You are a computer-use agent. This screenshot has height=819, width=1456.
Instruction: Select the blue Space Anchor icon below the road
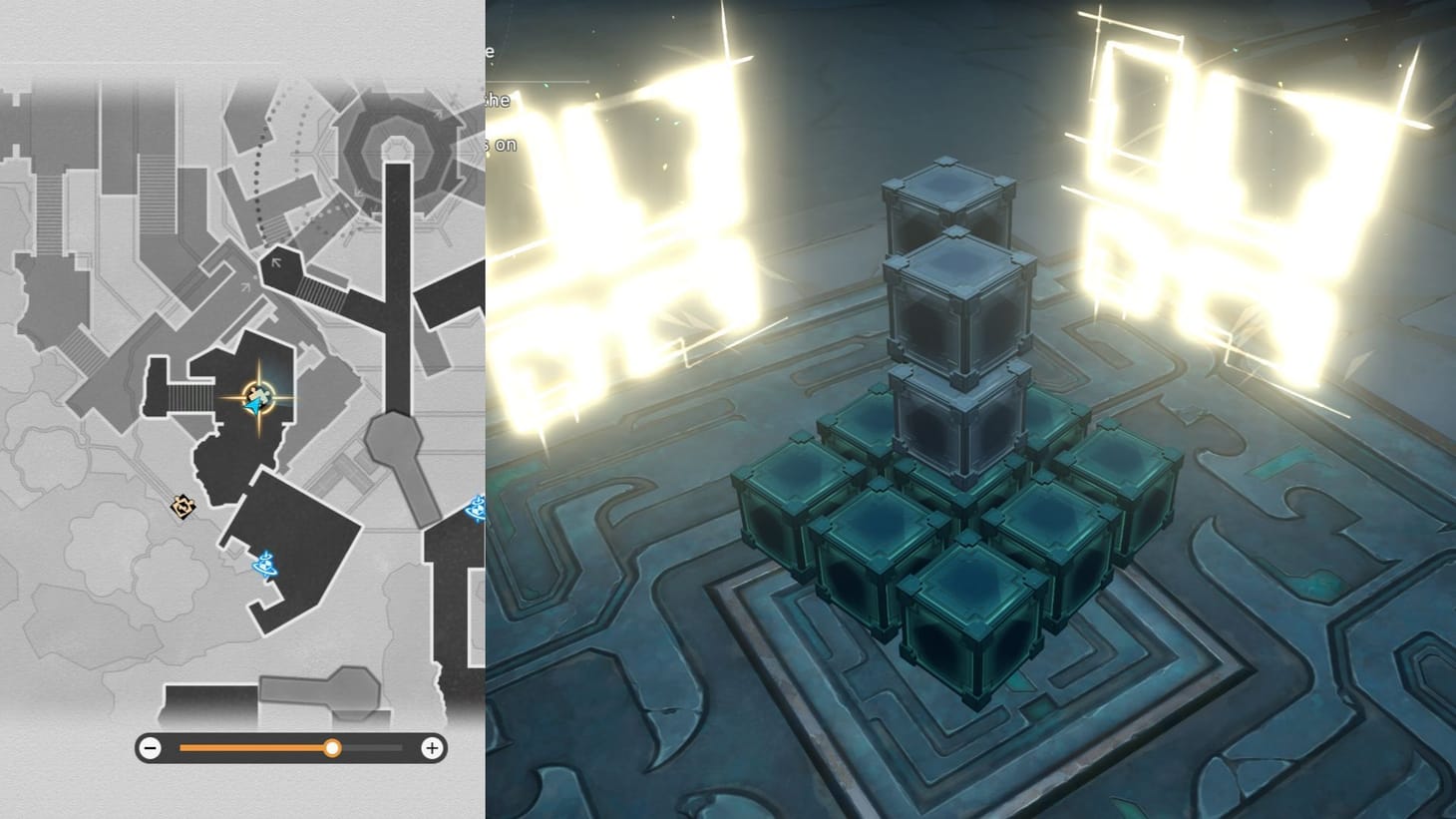click(265, 566)
